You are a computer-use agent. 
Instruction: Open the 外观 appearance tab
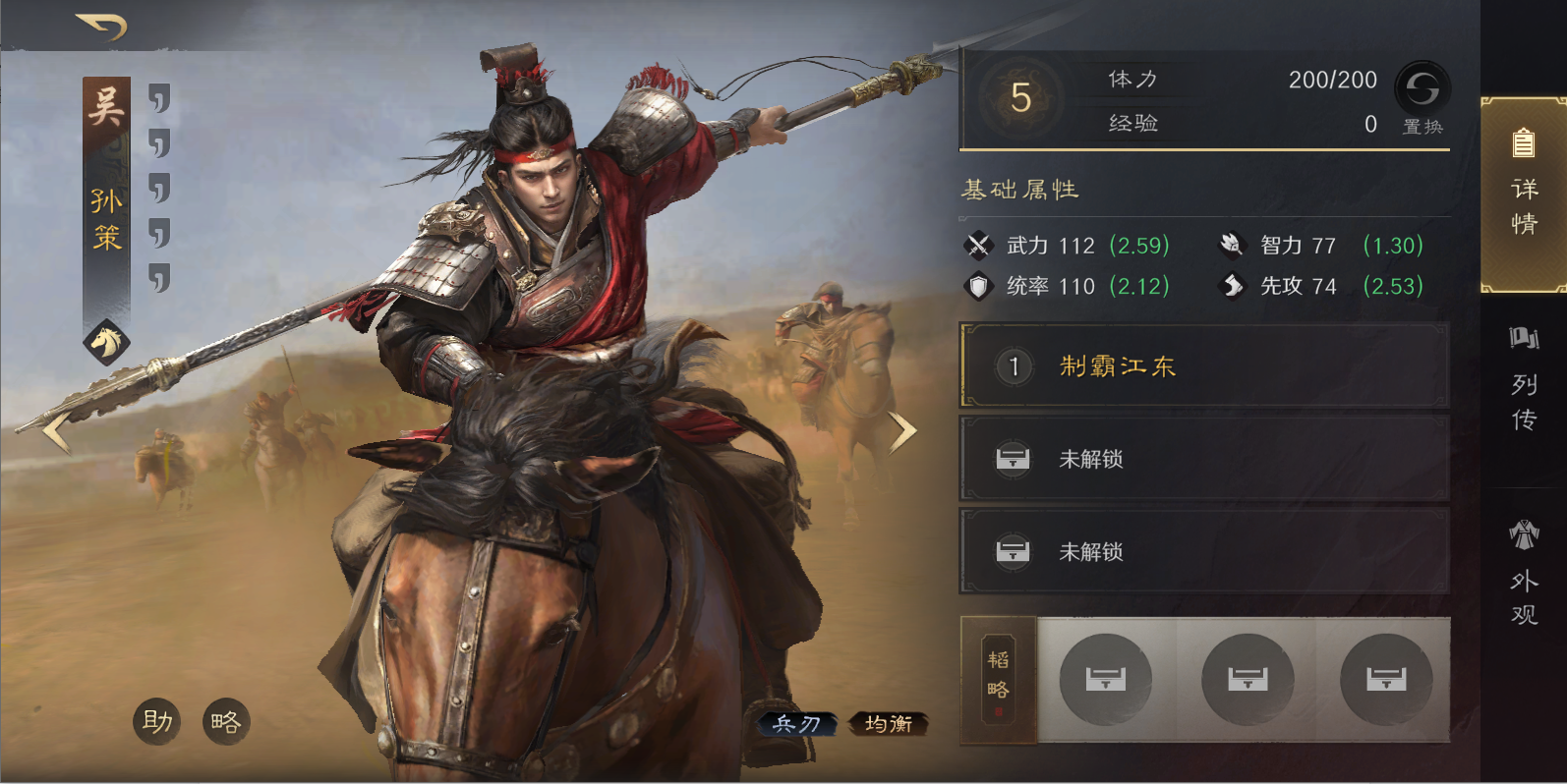[x=1523, y=574]
